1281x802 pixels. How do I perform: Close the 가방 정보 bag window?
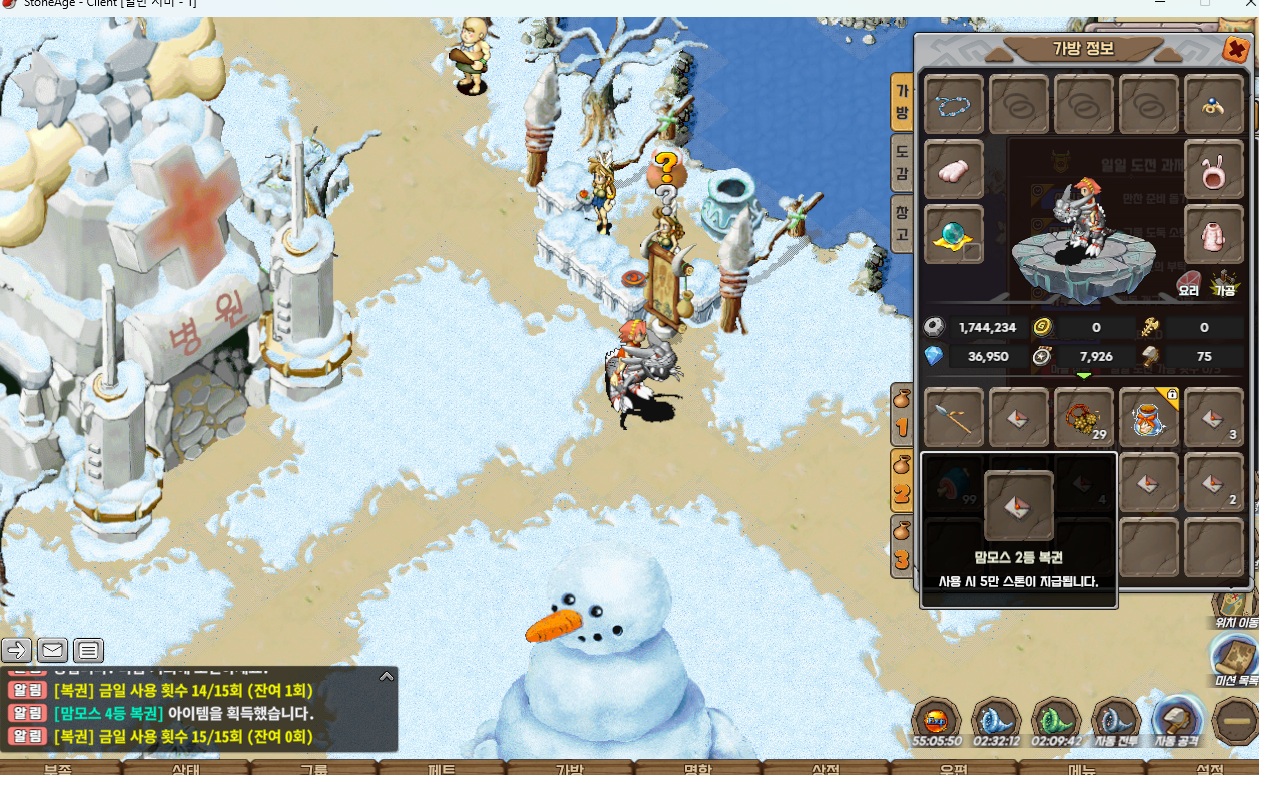tap(1236, 49)
